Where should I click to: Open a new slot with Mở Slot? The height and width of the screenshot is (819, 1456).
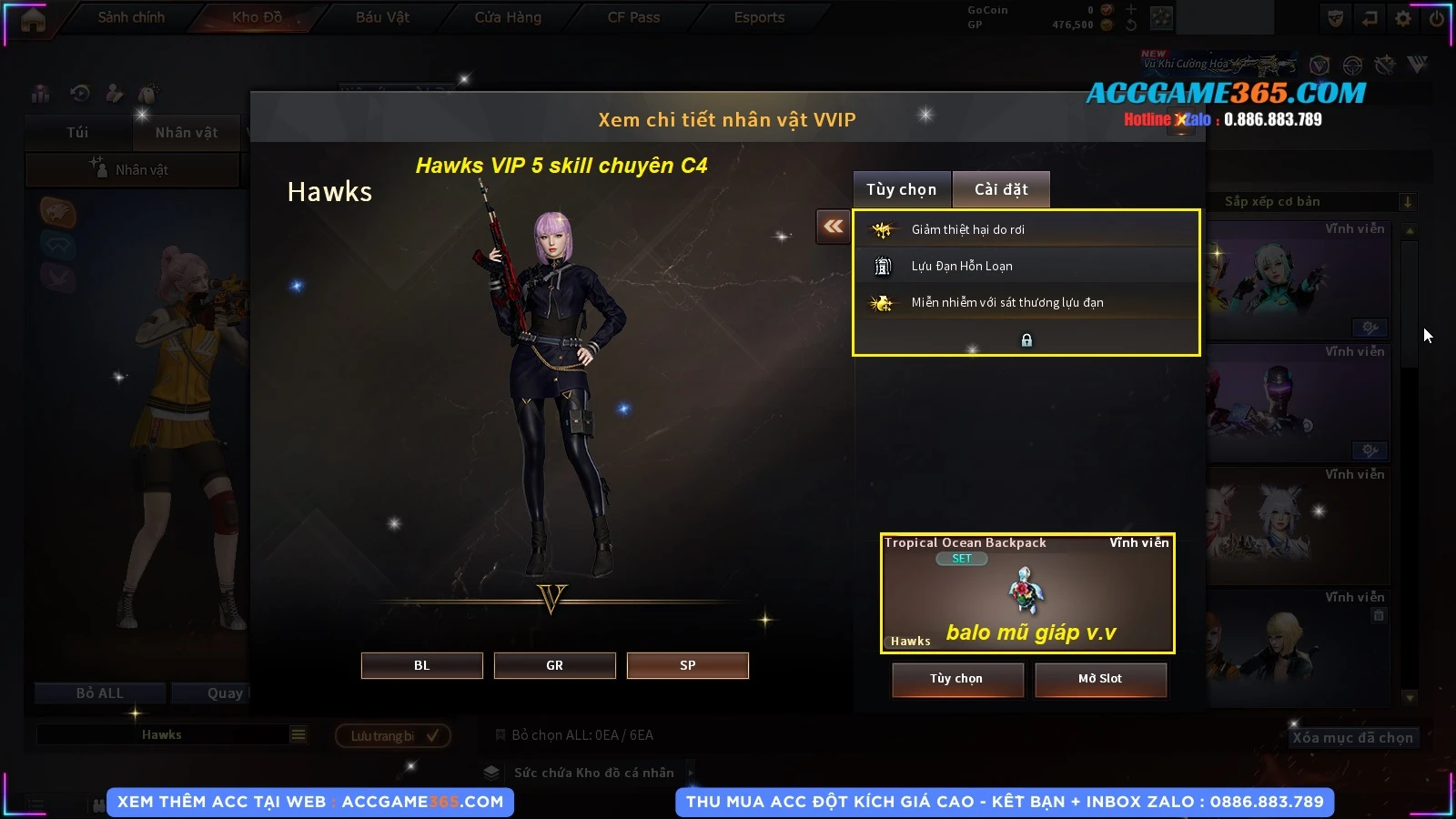1099,679
